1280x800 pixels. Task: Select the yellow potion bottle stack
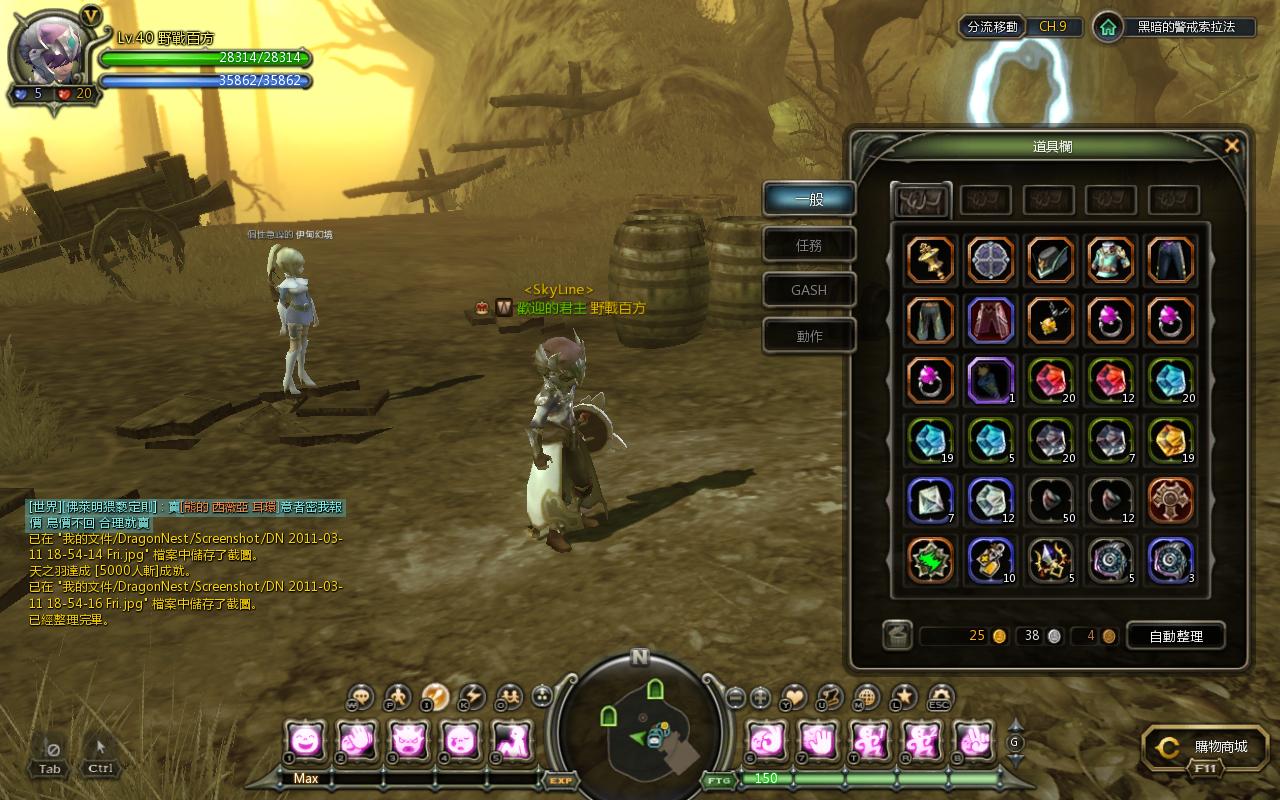991,559
